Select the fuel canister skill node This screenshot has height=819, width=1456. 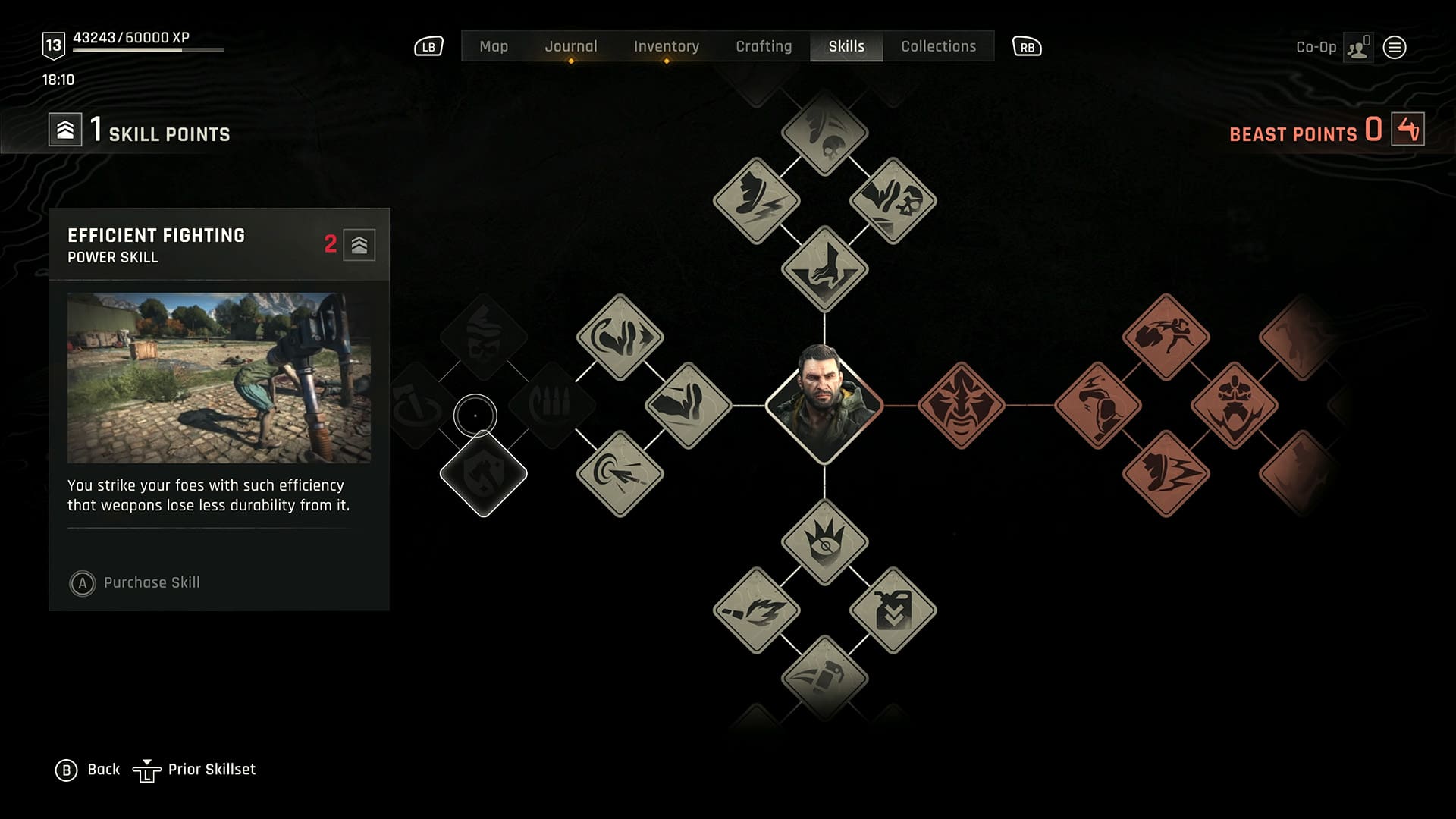[893, 610]
